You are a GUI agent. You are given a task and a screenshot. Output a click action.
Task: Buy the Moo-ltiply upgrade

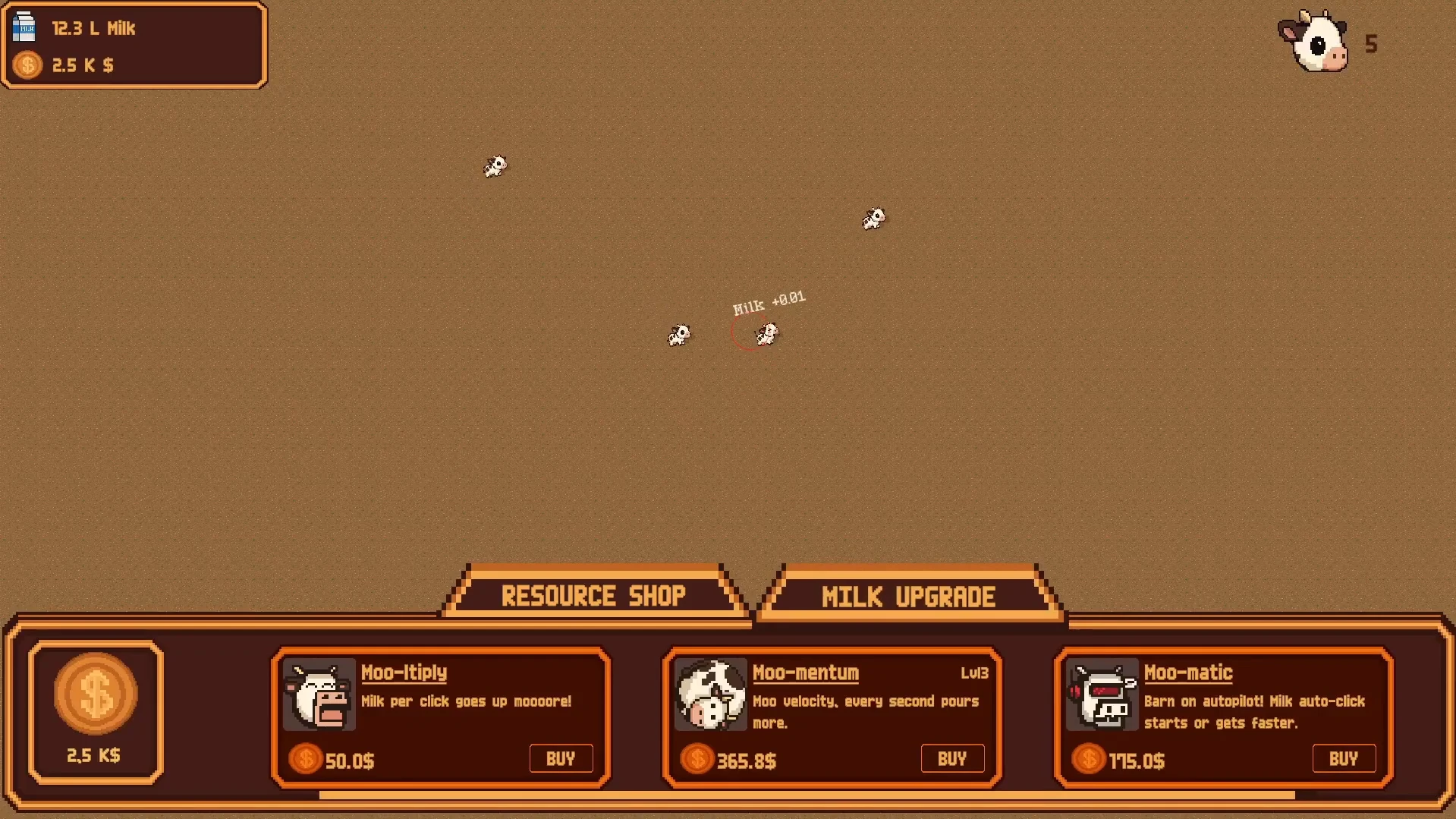(x=561, y=758)
